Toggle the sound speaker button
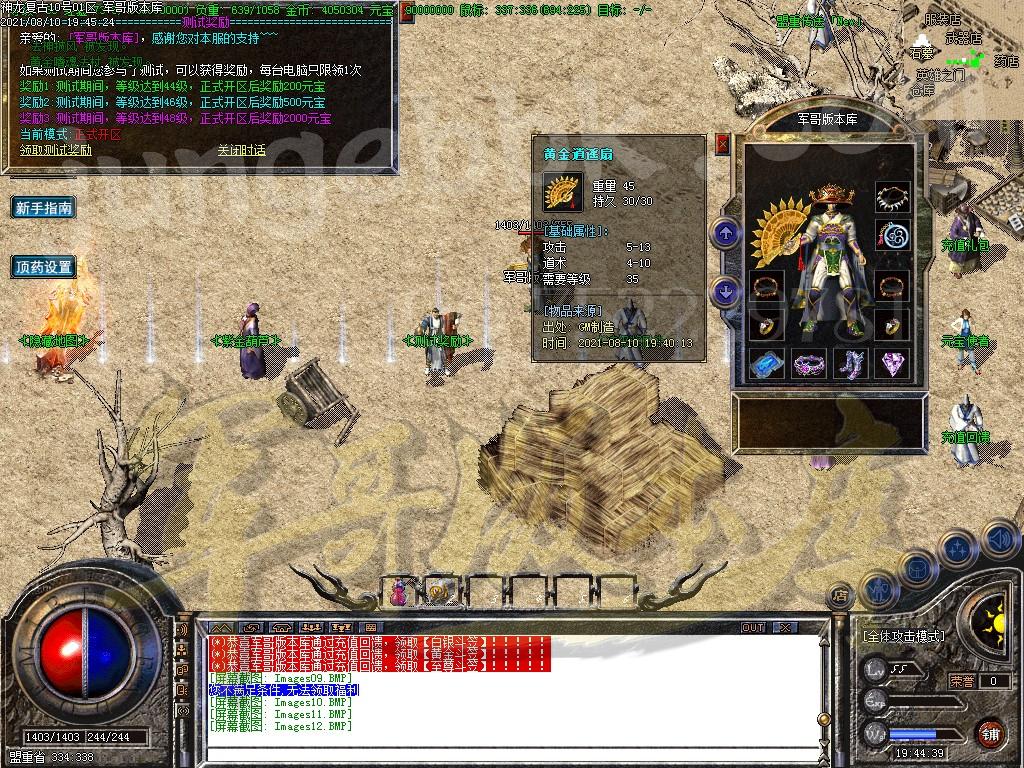The image size is (1024, 768). click(1000, 540)
